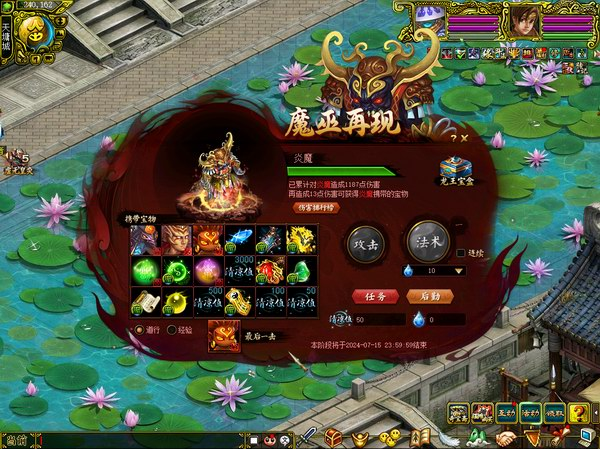Select the scroll reward item
600x449 pixels.
pyautogui.click(x=144, y=302)
